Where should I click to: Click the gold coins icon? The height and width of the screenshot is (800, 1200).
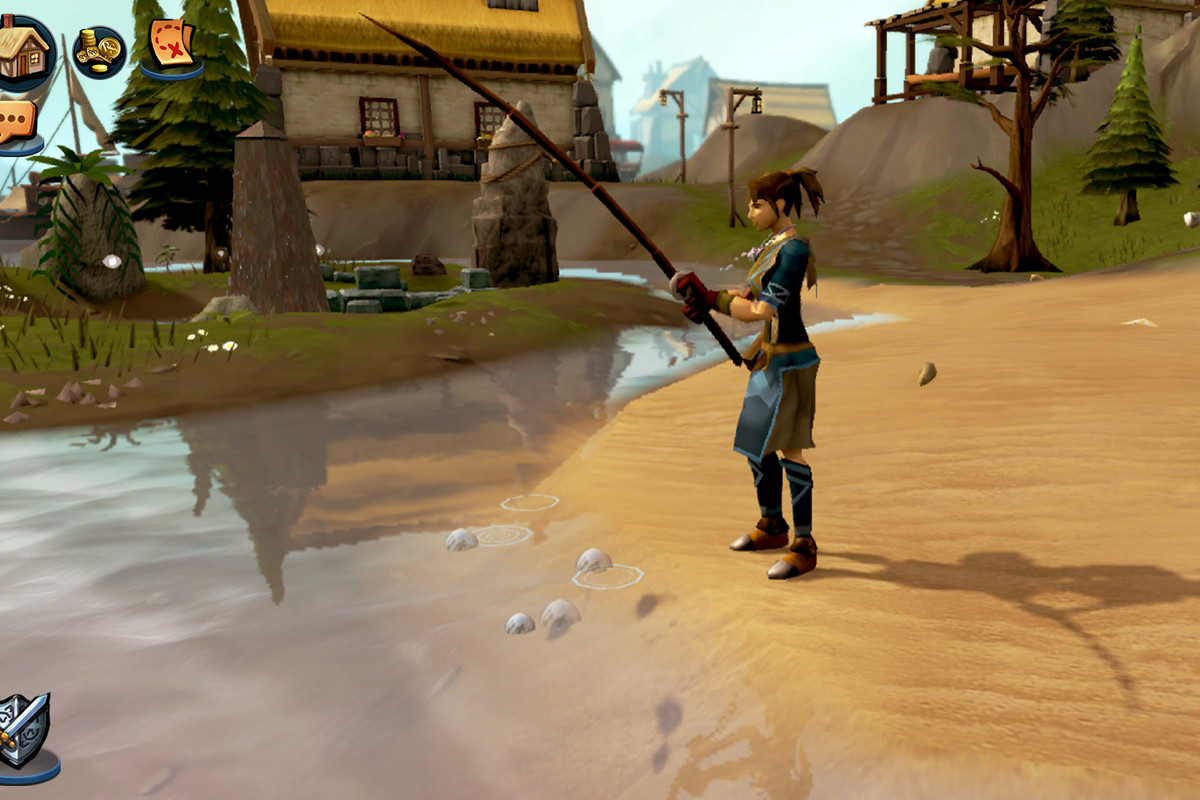point(99,52)
